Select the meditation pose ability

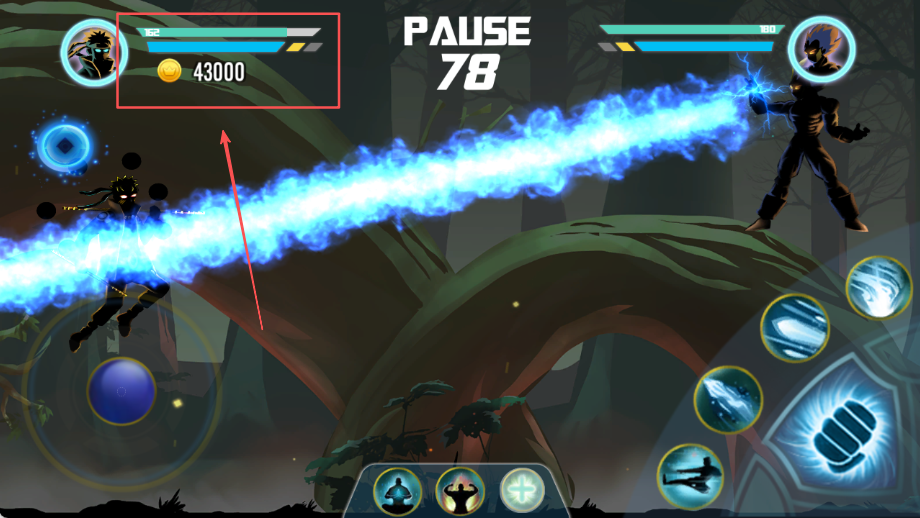(x=397, y=491)
